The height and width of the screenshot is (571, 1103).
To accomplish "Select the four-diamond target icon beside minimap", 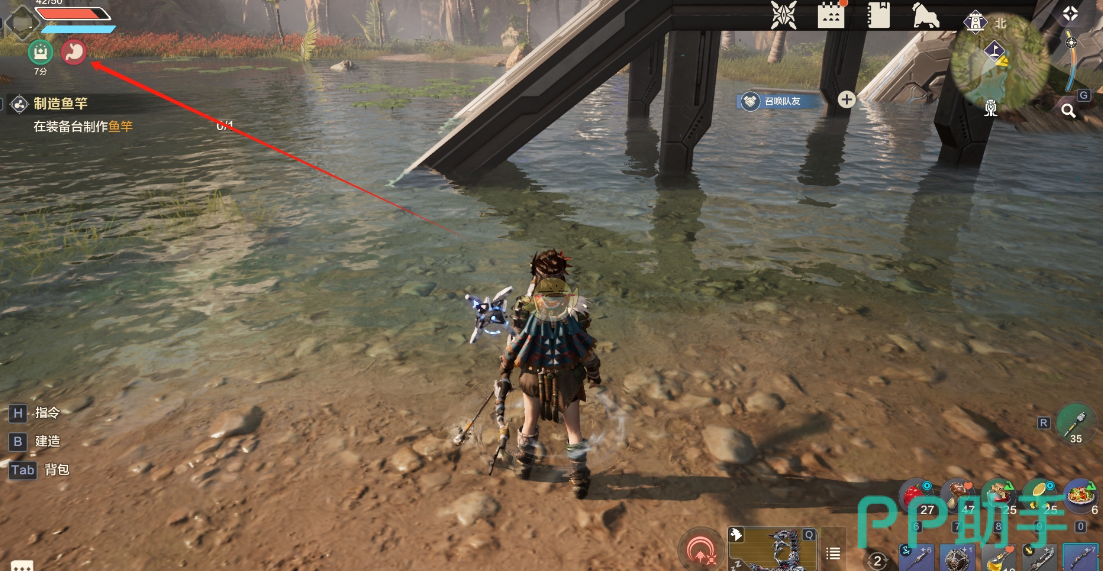I will click(1070, 14).
